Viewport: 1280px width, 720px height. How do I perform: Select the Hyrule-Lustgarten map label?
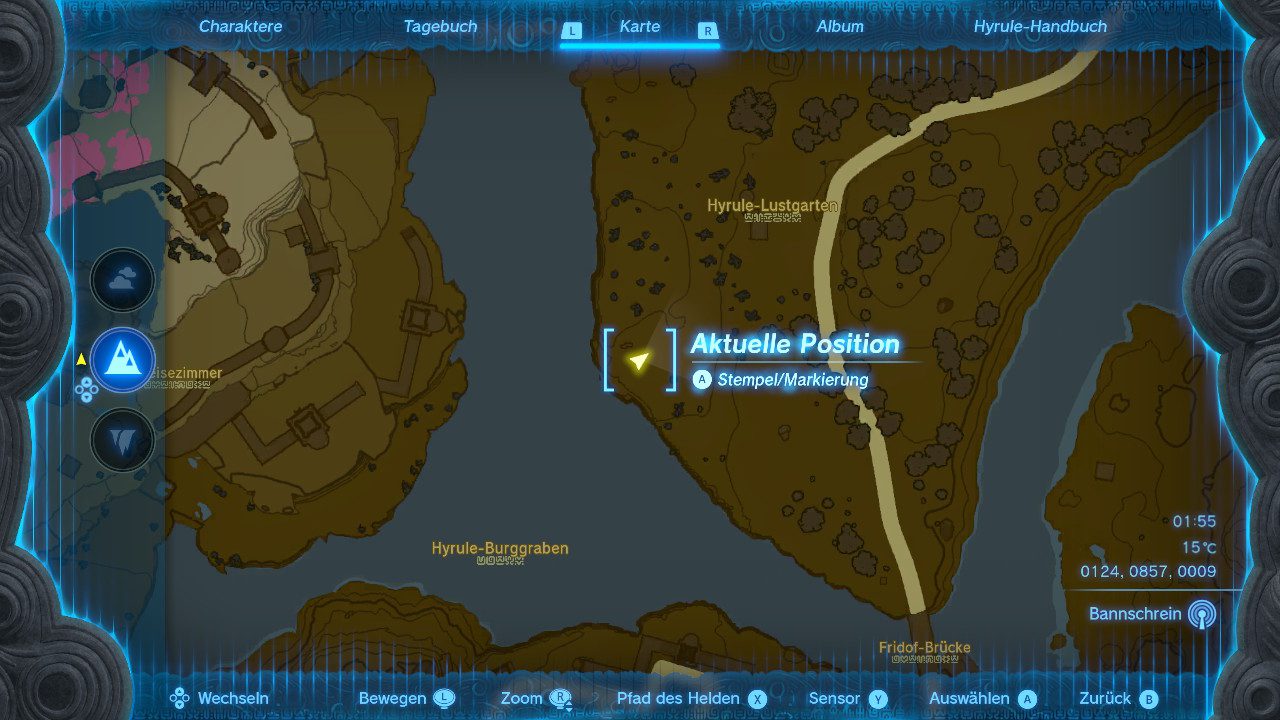point(772,206)
